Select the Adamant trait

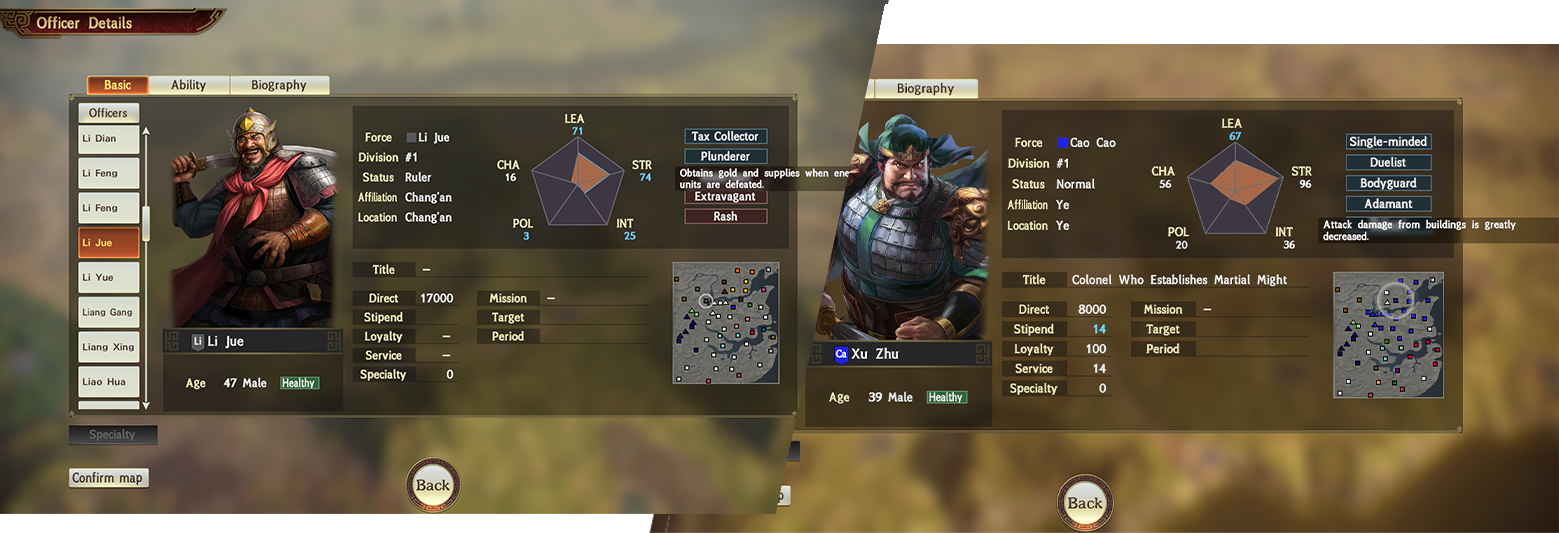click(x=1388, y=204)
